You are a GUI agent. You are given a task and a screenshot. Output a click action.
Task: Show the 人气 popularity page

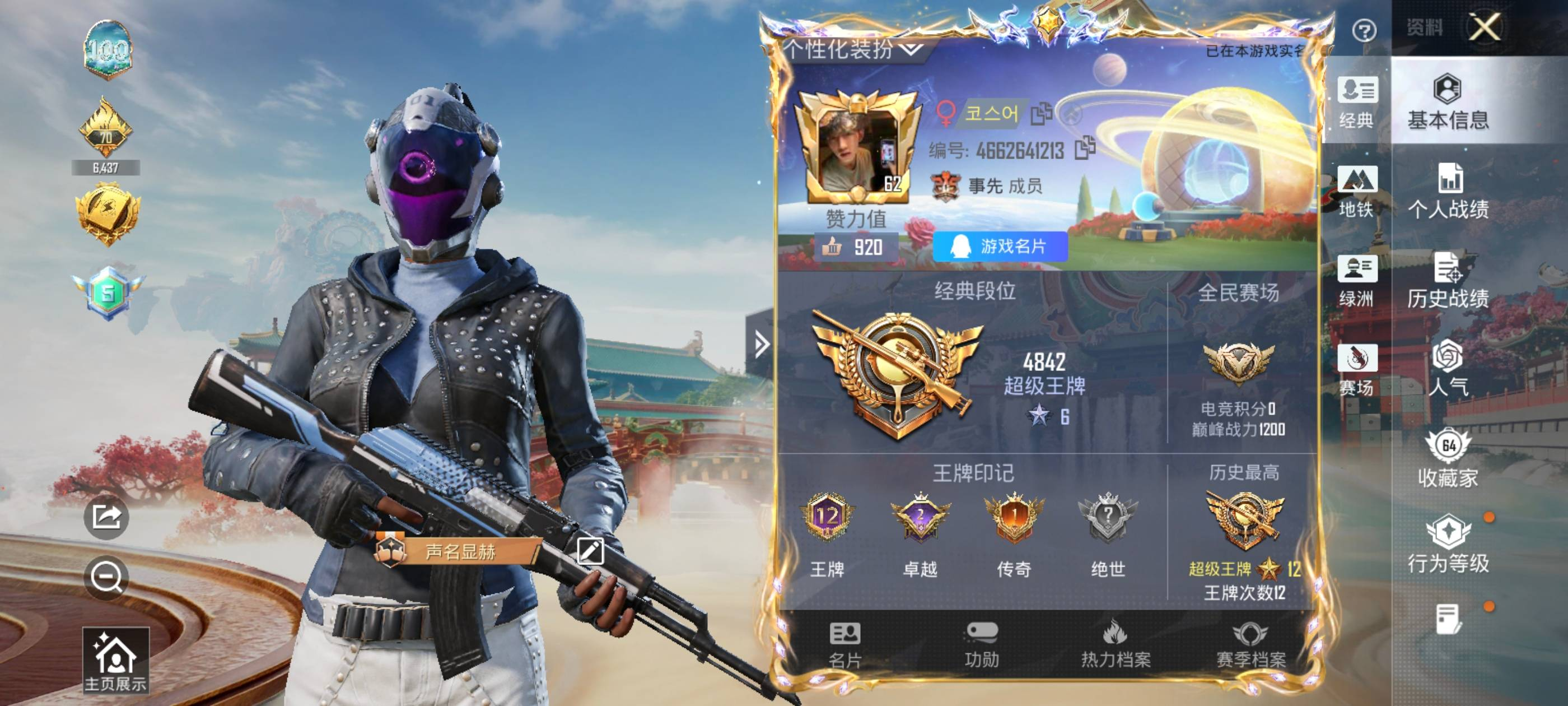[1448, 369]
